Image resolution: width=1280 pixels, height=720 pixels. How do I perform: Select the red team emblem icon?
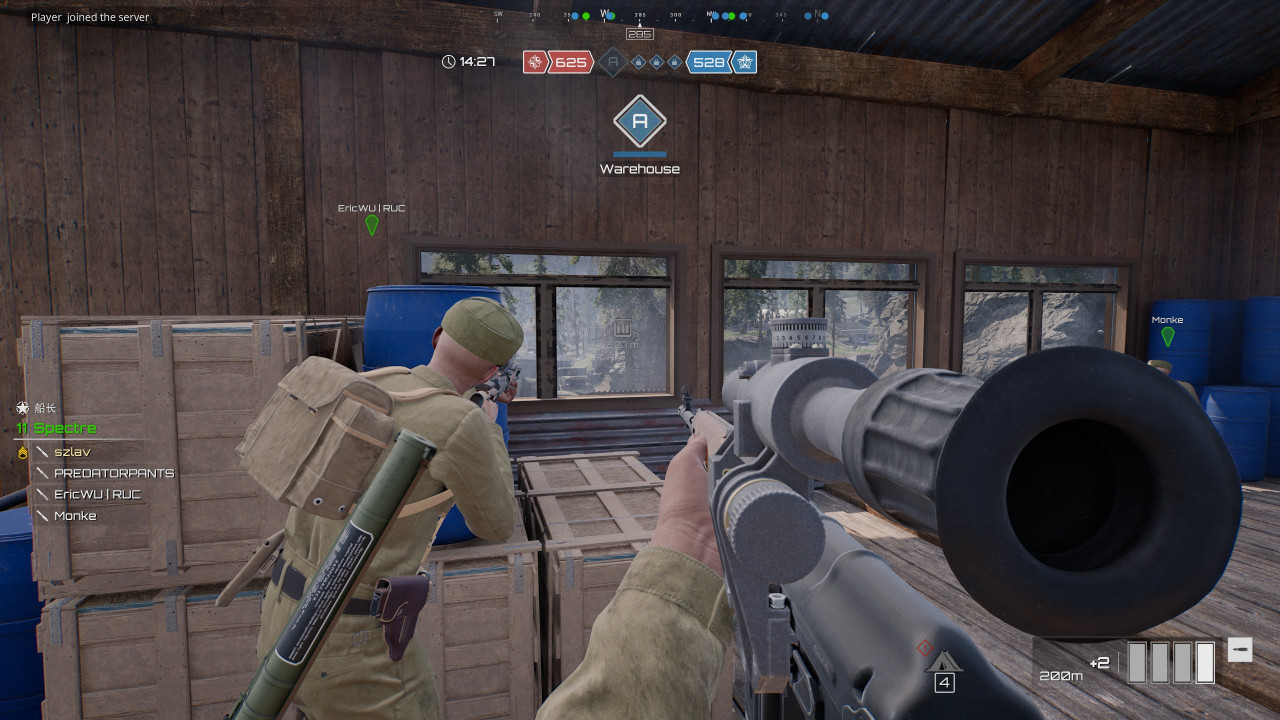[535, 62]
